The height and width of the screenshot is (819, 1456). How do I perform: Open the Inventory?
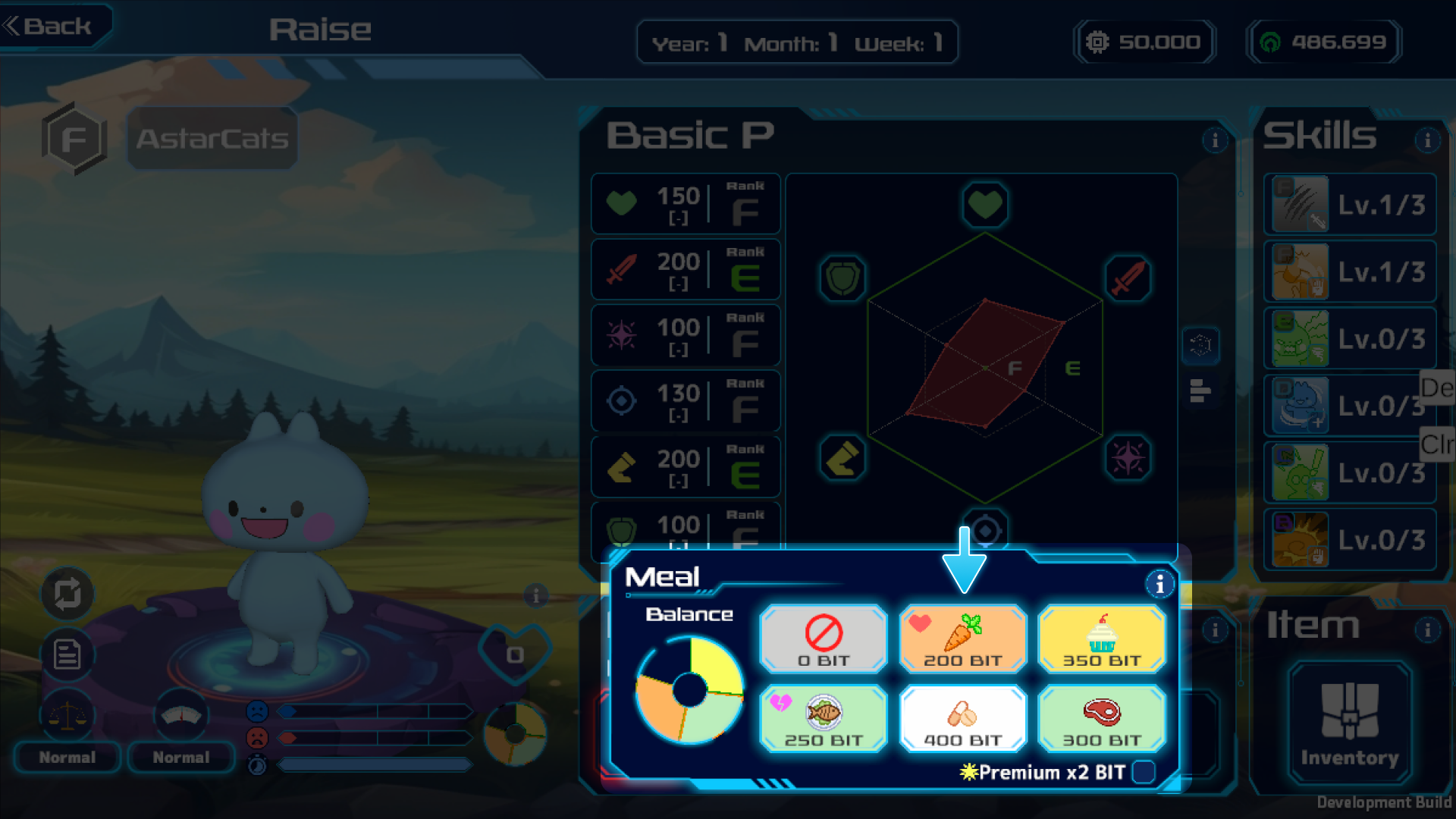(1349, 723)
